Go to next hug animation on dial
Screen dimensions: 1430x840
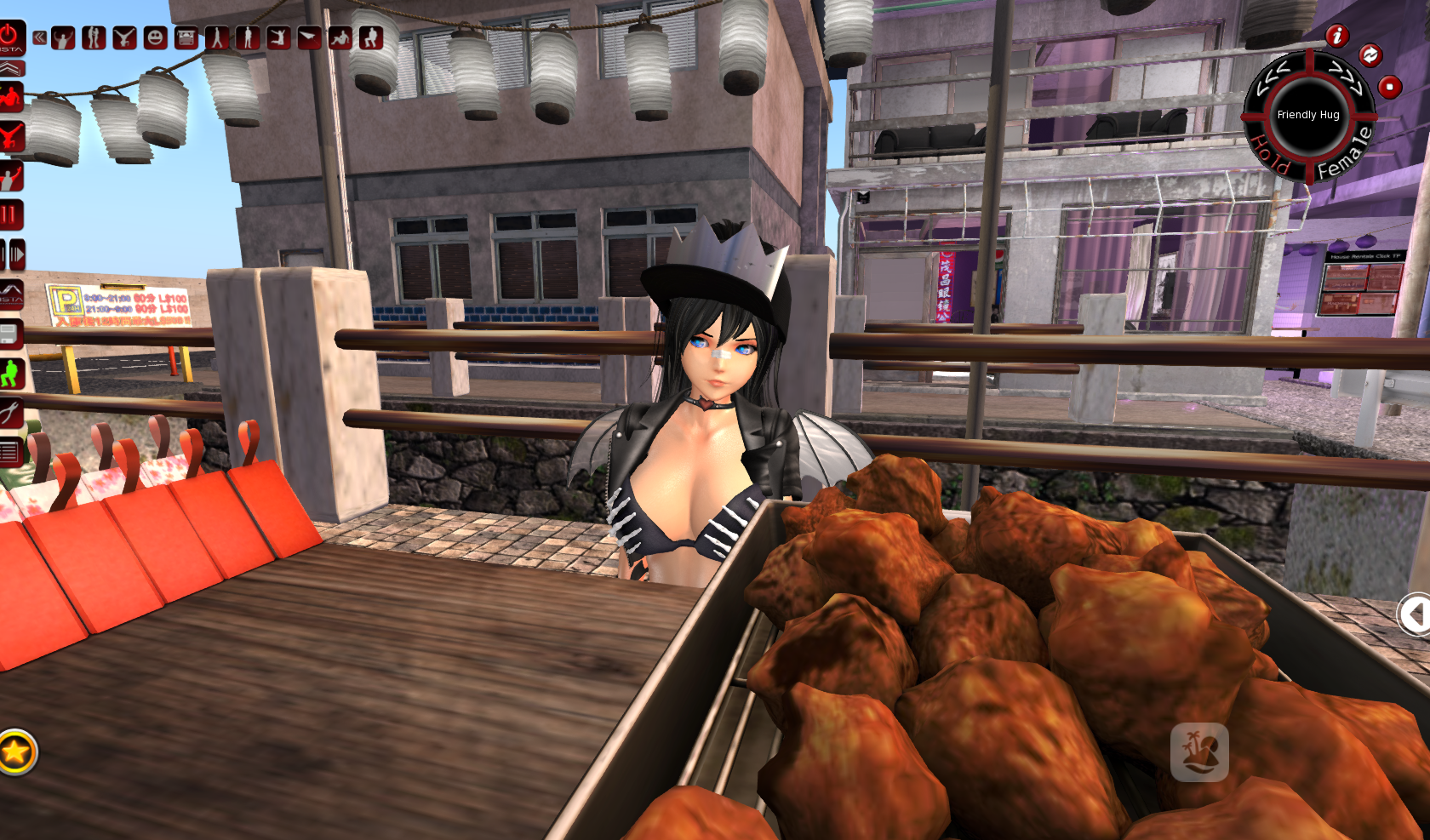click(x=1346, y=76)
